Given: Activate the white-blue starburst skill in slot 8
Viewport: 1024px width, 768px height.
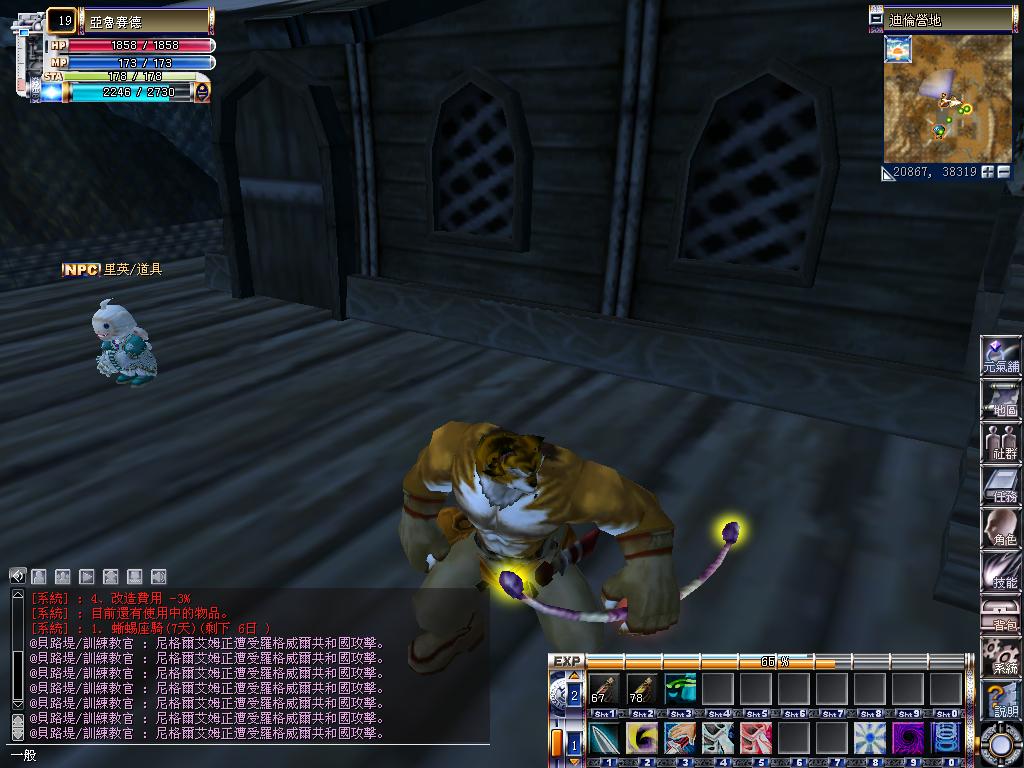Looking at the screenshot, I should 870,739.
